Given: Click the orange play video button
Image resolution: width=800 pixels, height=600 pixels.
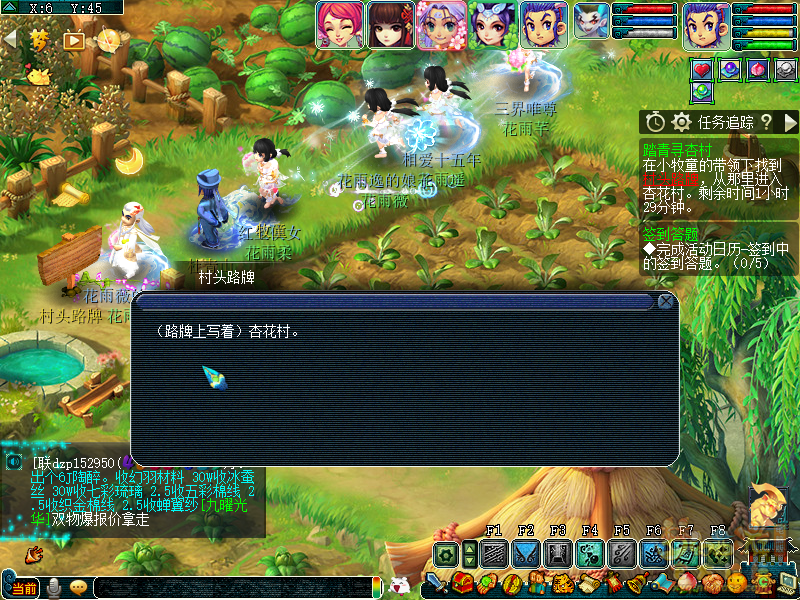Looking at the screenshot, I should click(74, 41).
